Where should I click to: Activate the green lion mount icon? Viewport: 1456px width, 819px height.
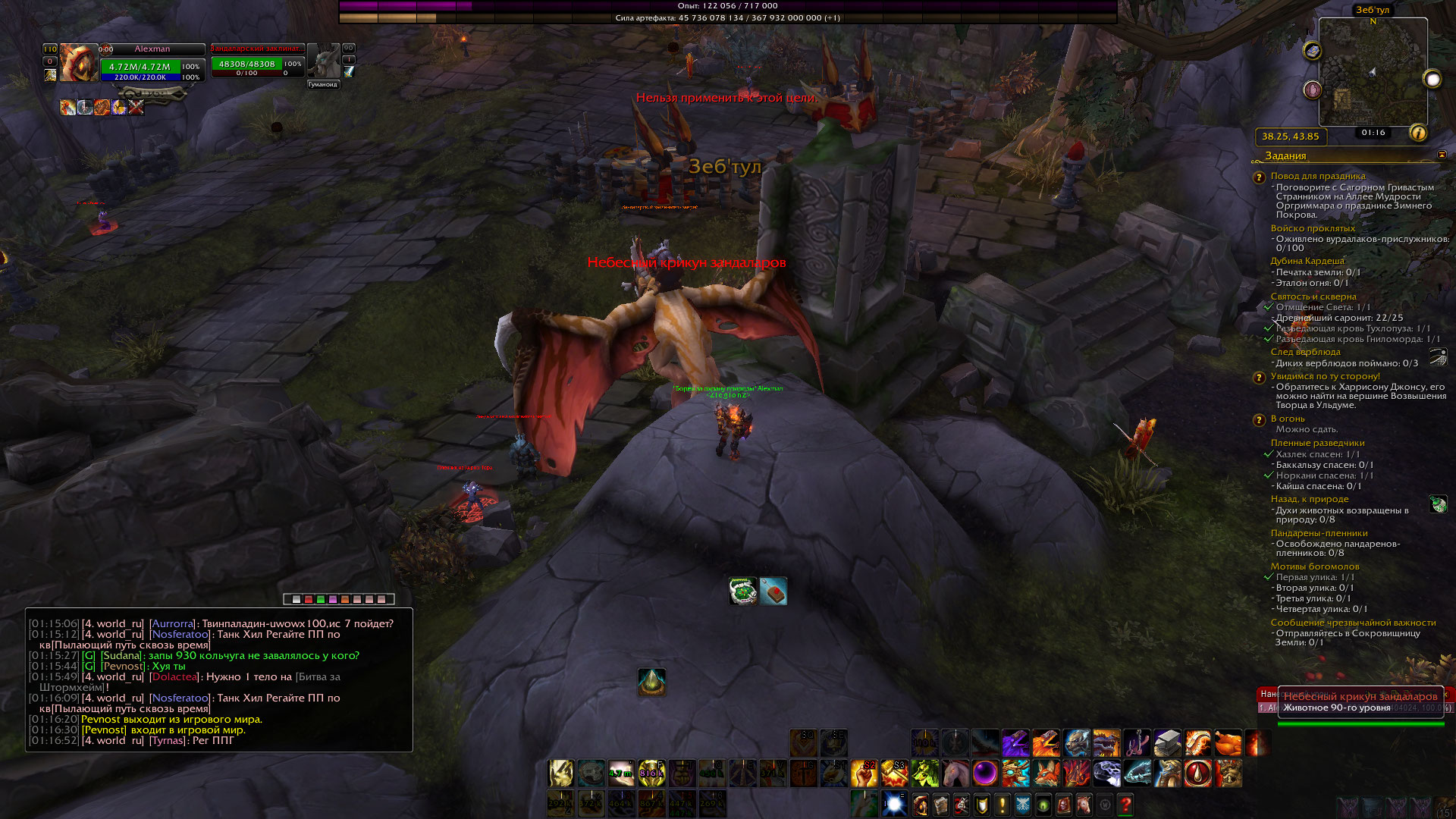pyautogui.click(x=924, y=773)
